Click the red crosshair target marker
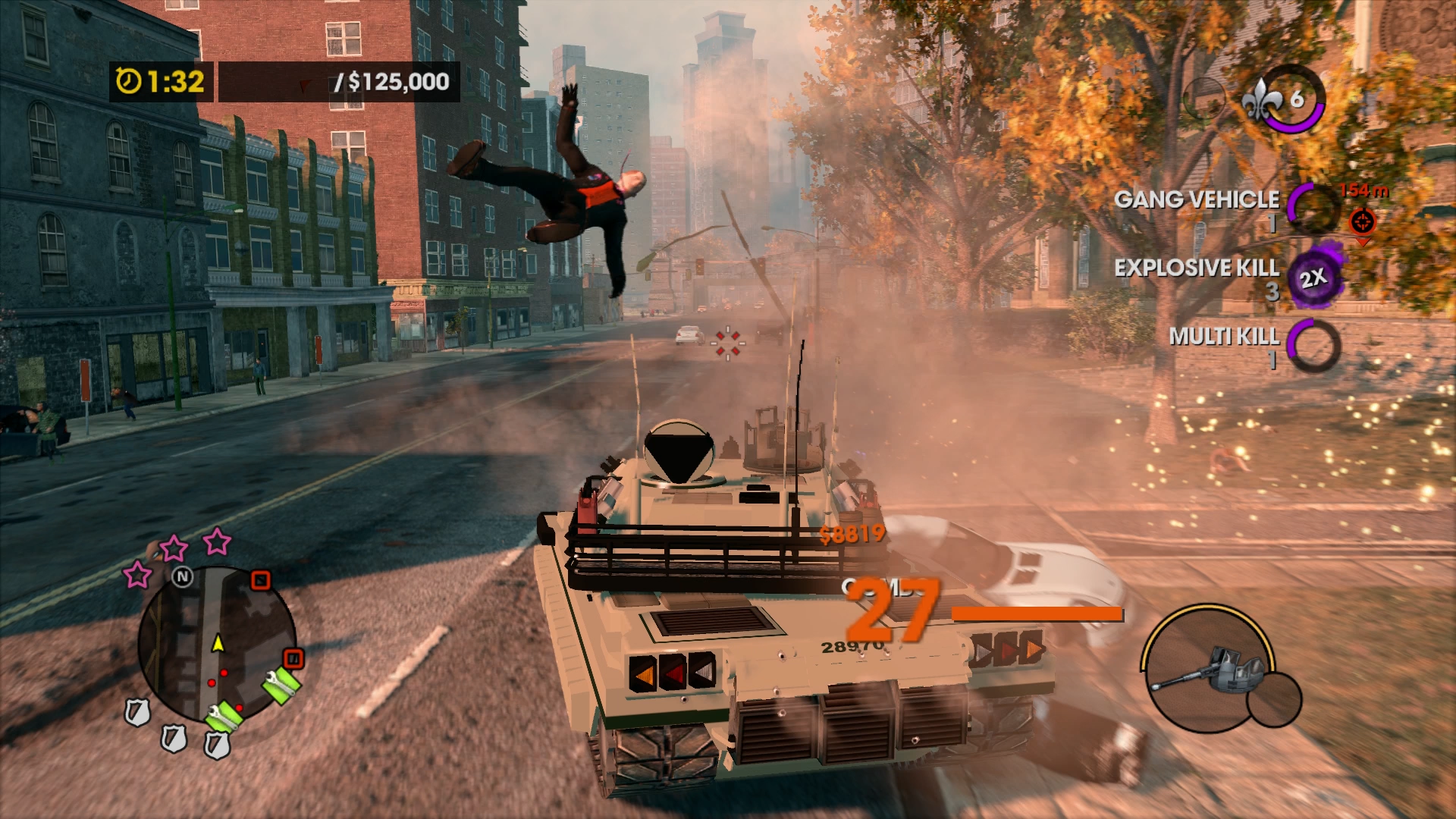The height and width of the screenshot is (819, 1456). coord(1362,222)
